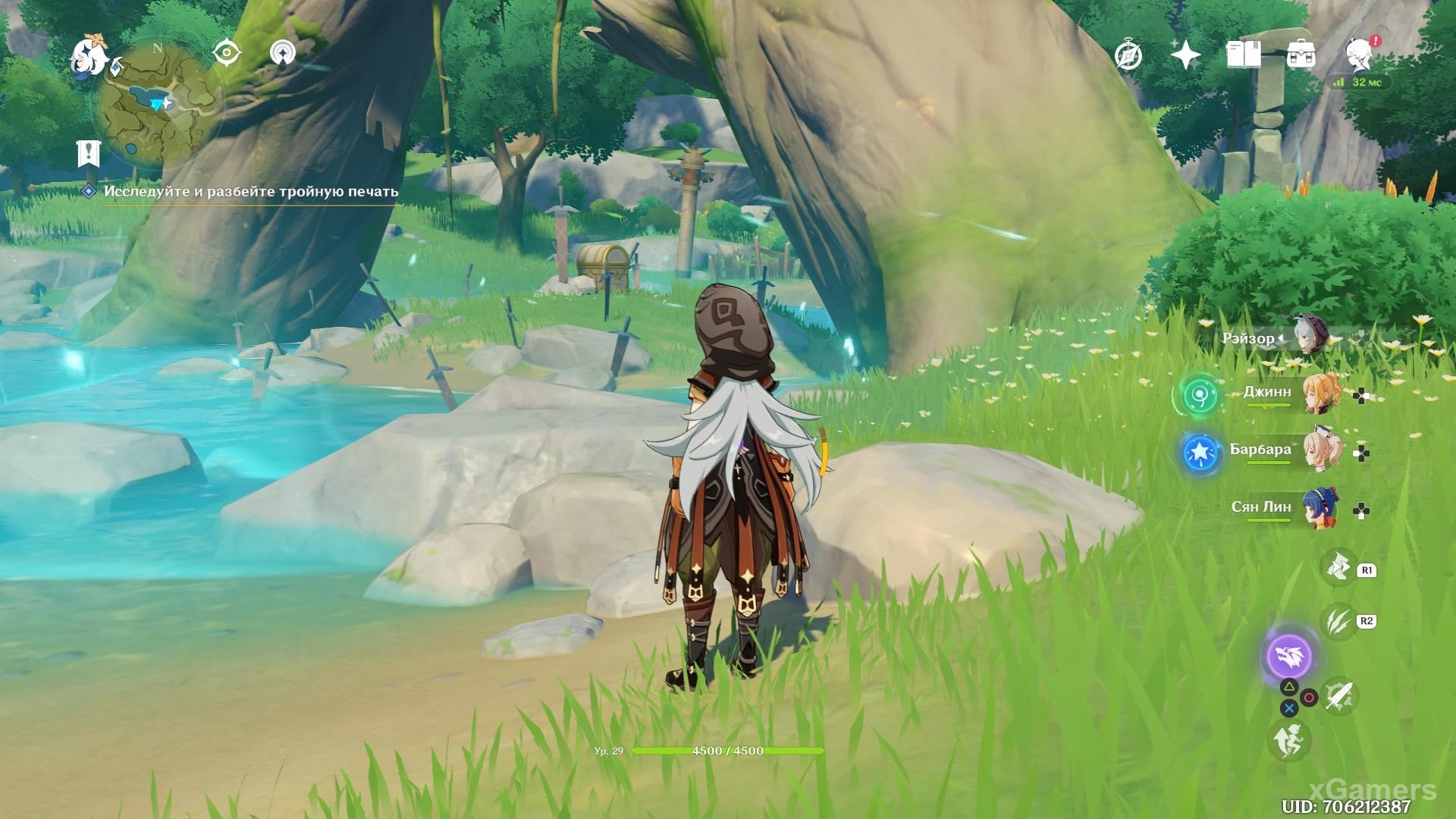
Task: Click the teleport waypoint icon near minimap
Action: click(x=283, y=53)
